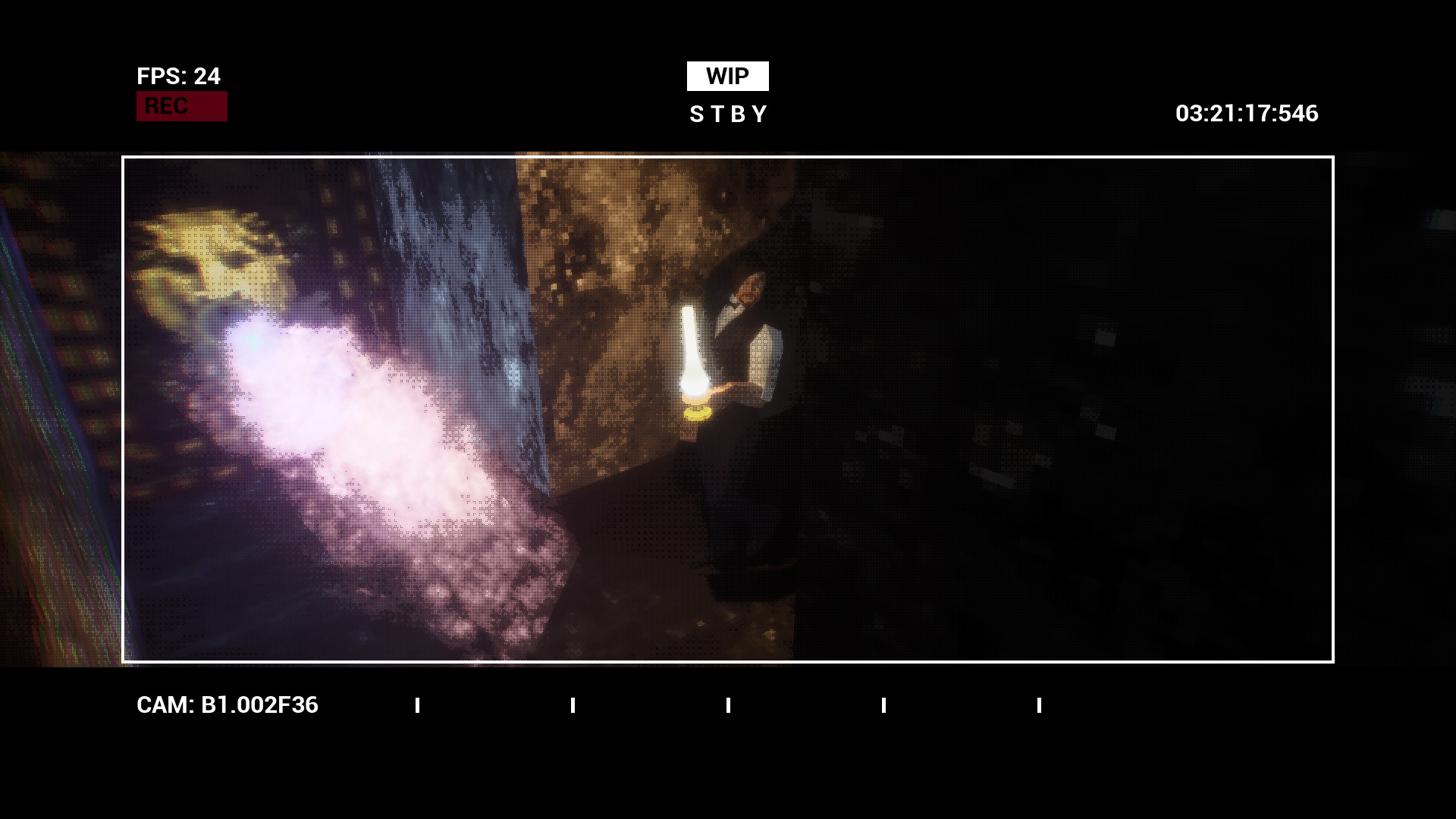Click the FPS: 24 frame rate display
Viewport: 1456px width, 819px height.
177,77
